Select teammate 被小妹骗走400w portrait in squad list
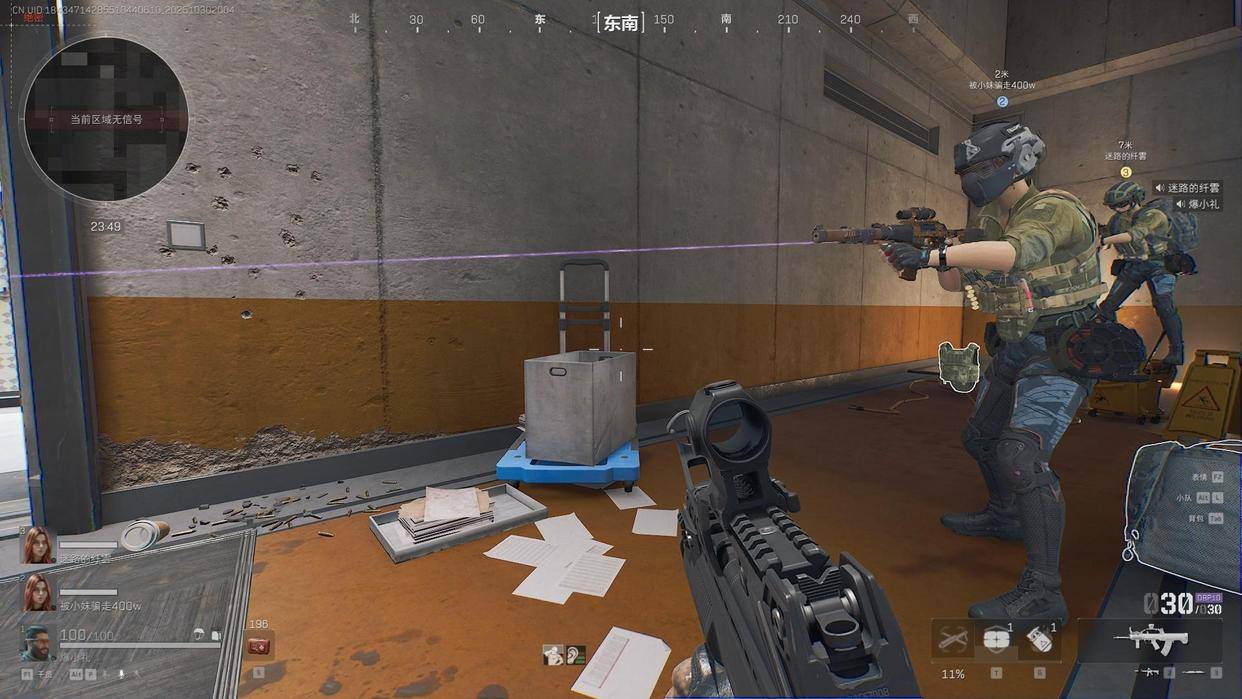The image size is (1242, 699). tap(38, 592)
